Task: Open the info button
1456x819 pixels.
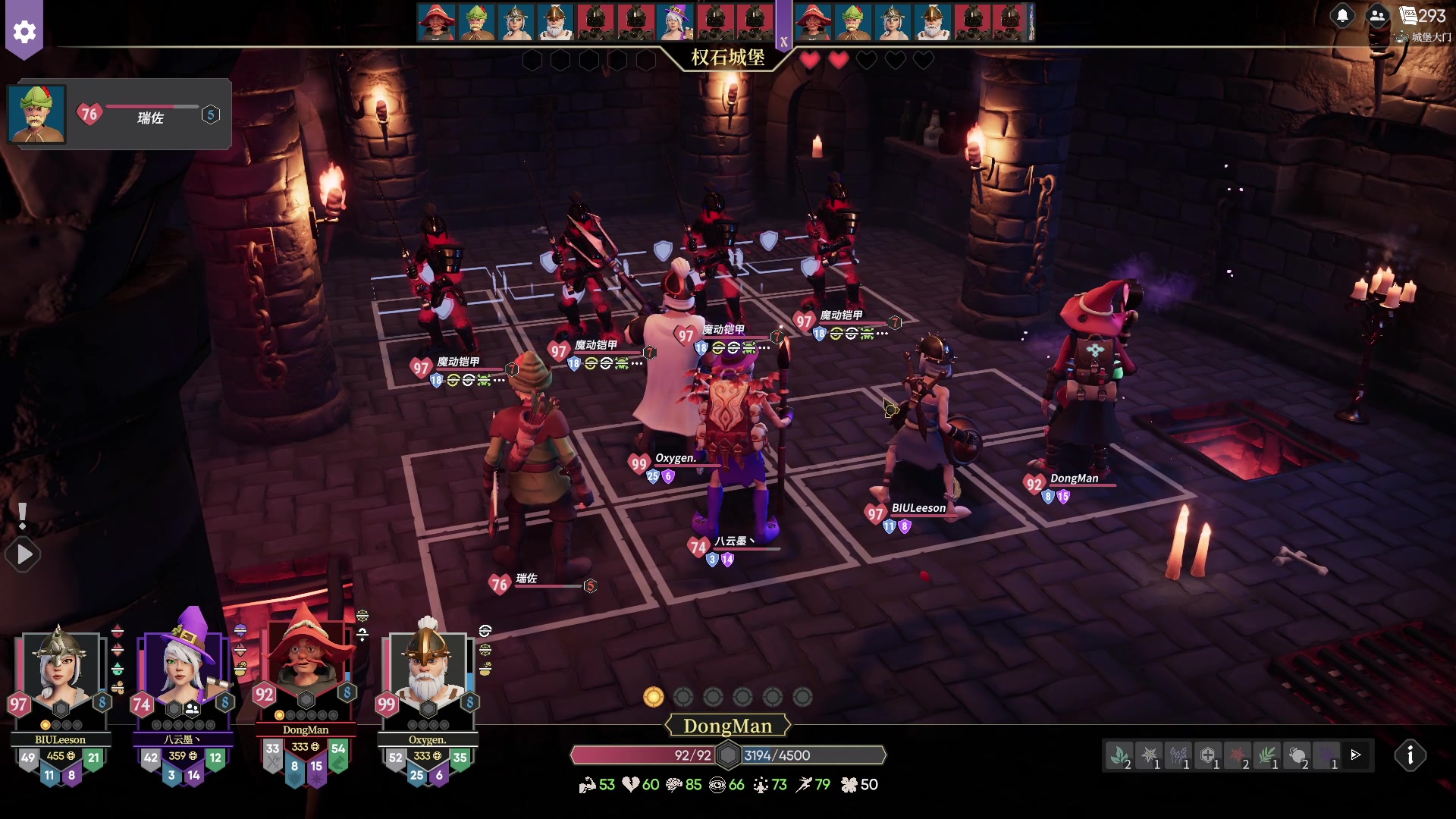Action: pyautogui.click(x=1410, y=755)
